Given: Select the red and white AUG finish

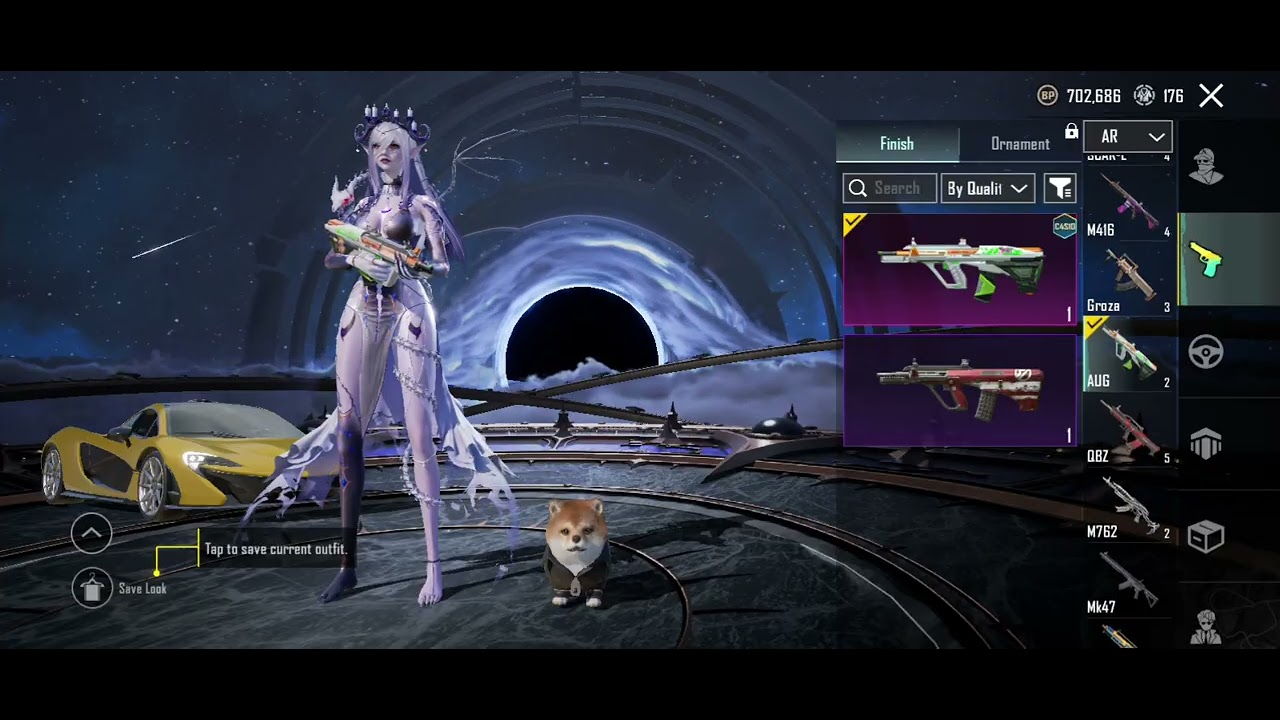Looking at the screenshot, I should 960,390.
